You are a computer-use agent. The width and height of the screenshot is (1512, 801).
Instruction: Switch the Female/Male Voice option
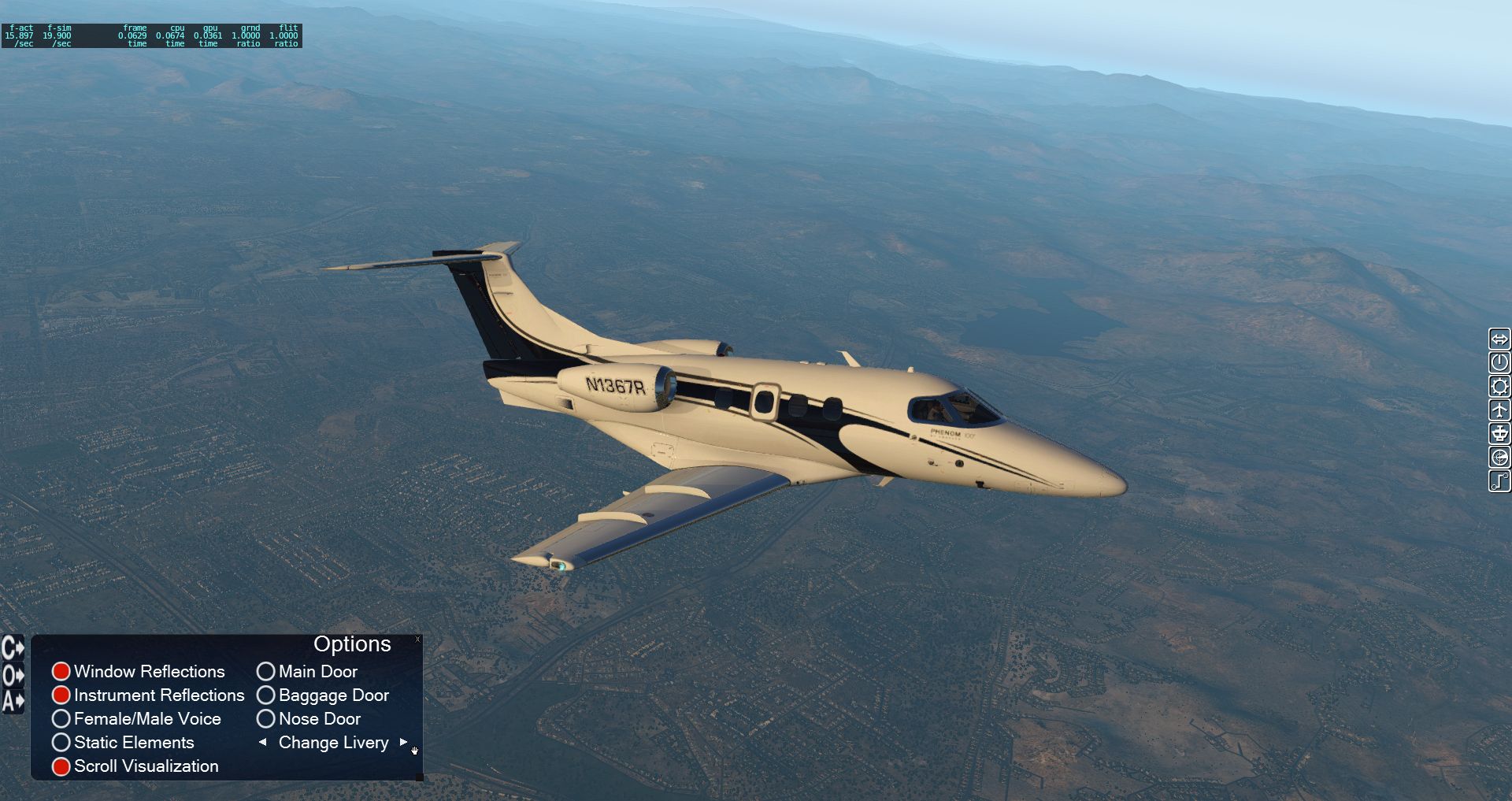61,719
